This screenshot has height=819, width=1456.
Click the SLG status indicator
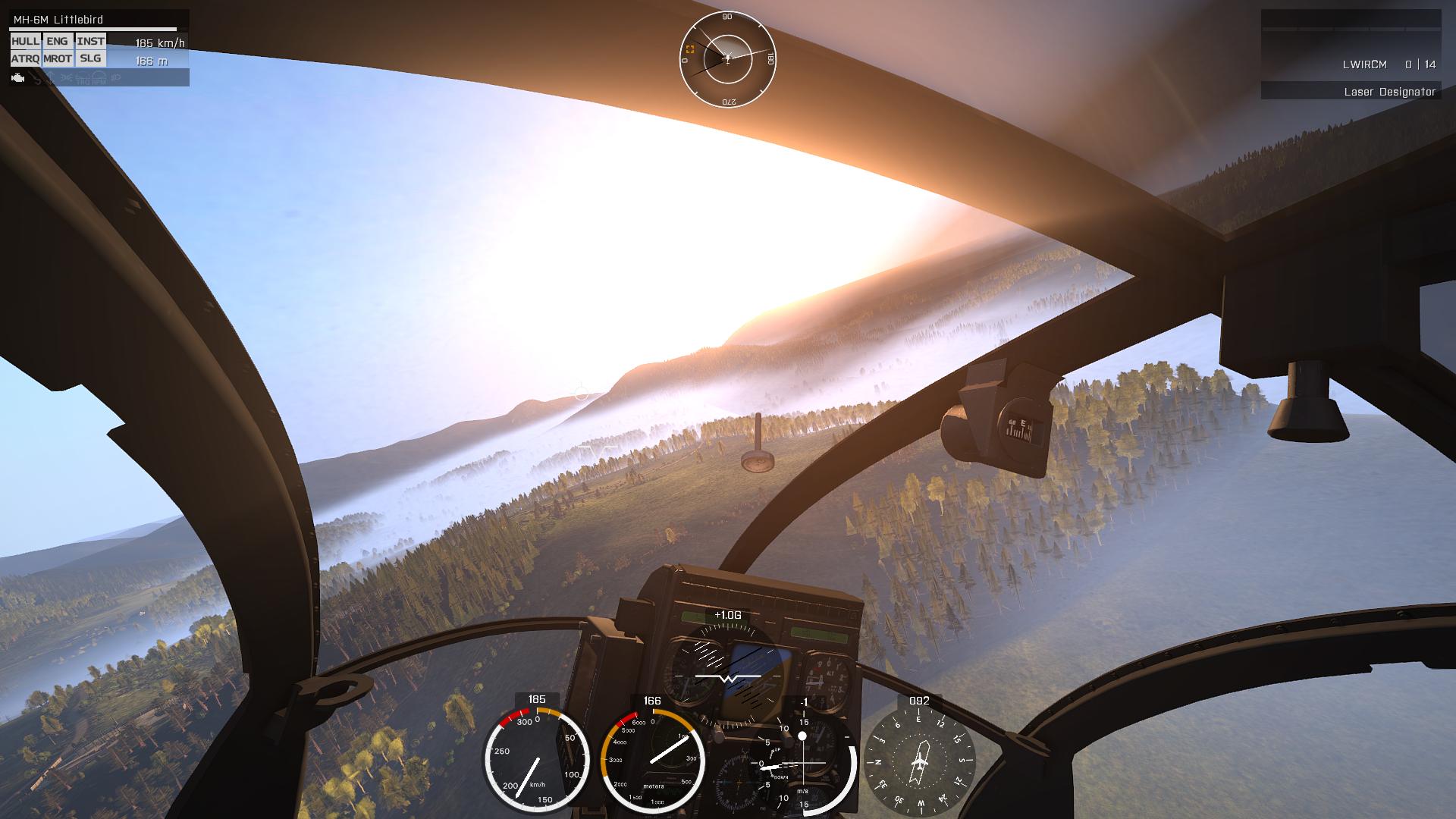[90, 58]
